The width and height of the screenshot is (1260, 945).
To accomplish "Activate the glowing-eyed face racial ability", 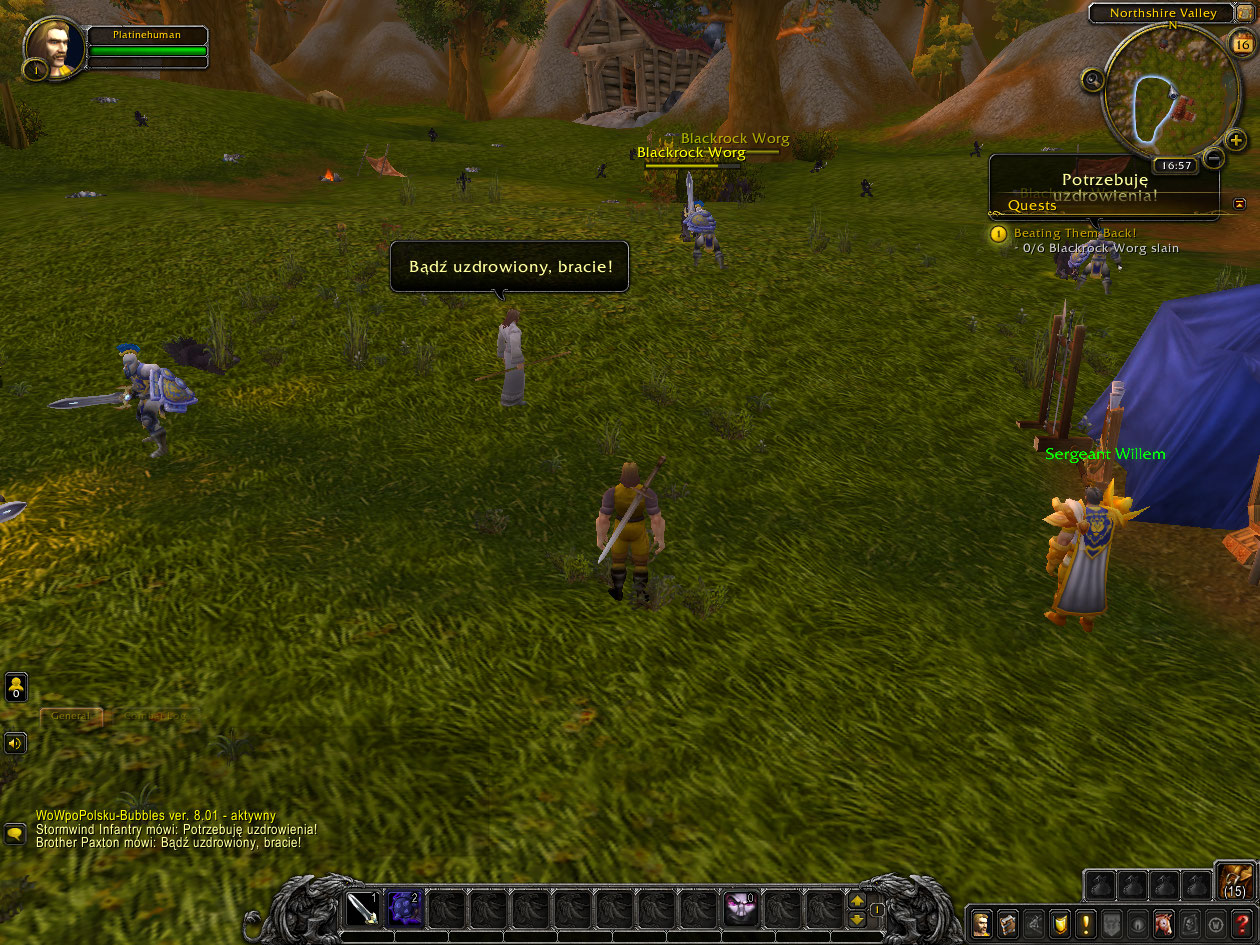I will click(741, 909).
